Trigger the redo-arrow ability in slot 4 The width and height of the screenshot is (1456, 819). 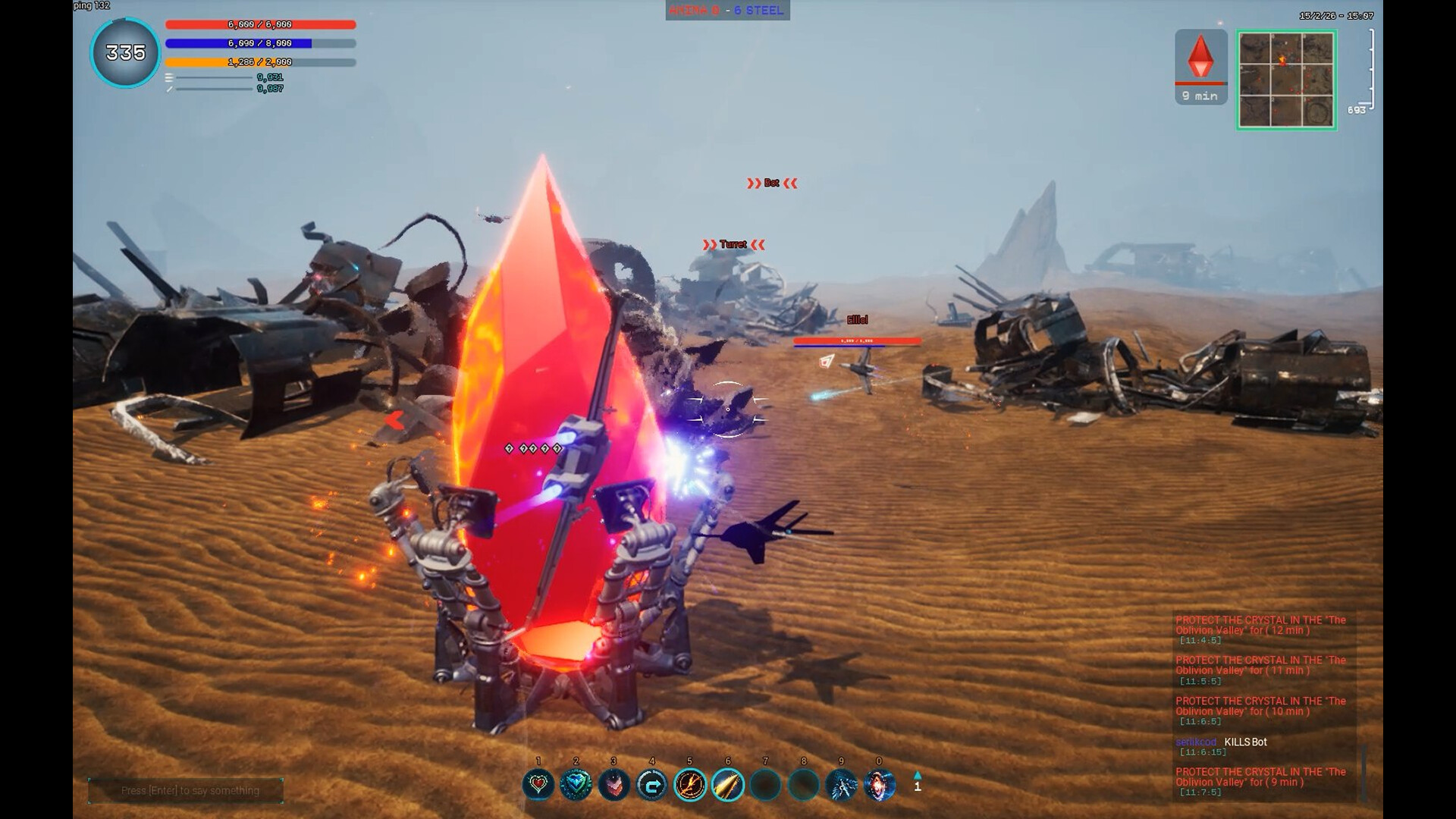point(651,785)
